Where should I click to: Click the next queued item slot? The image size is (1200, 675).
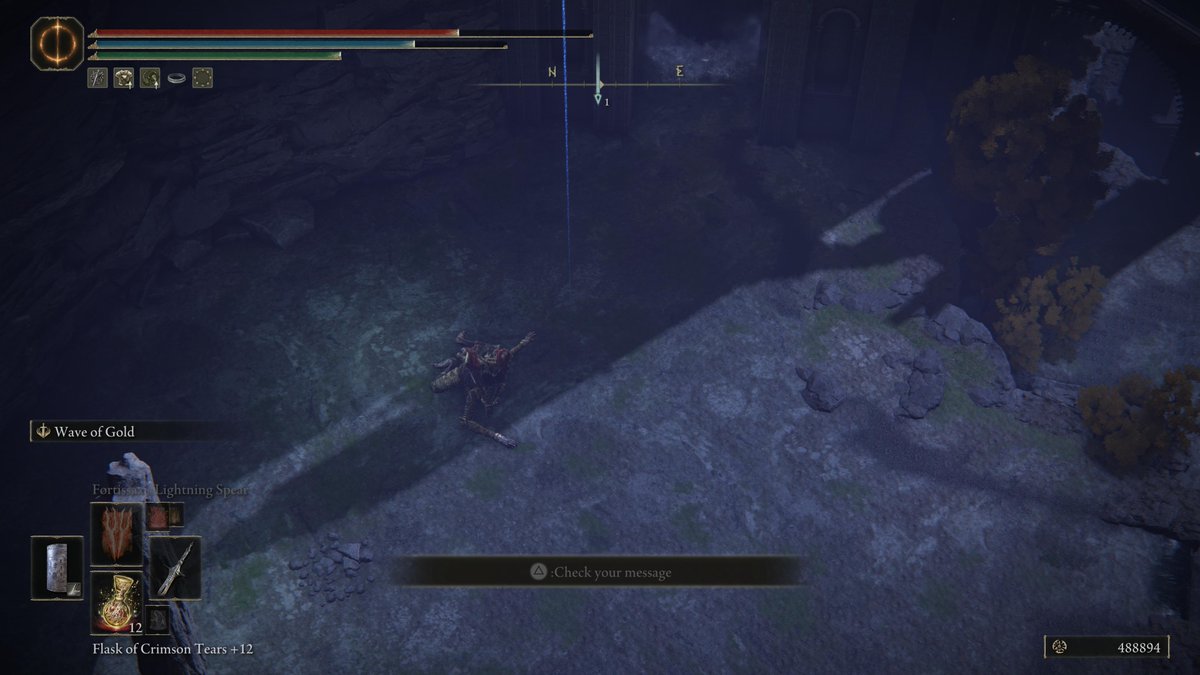[x=156, y=619]
